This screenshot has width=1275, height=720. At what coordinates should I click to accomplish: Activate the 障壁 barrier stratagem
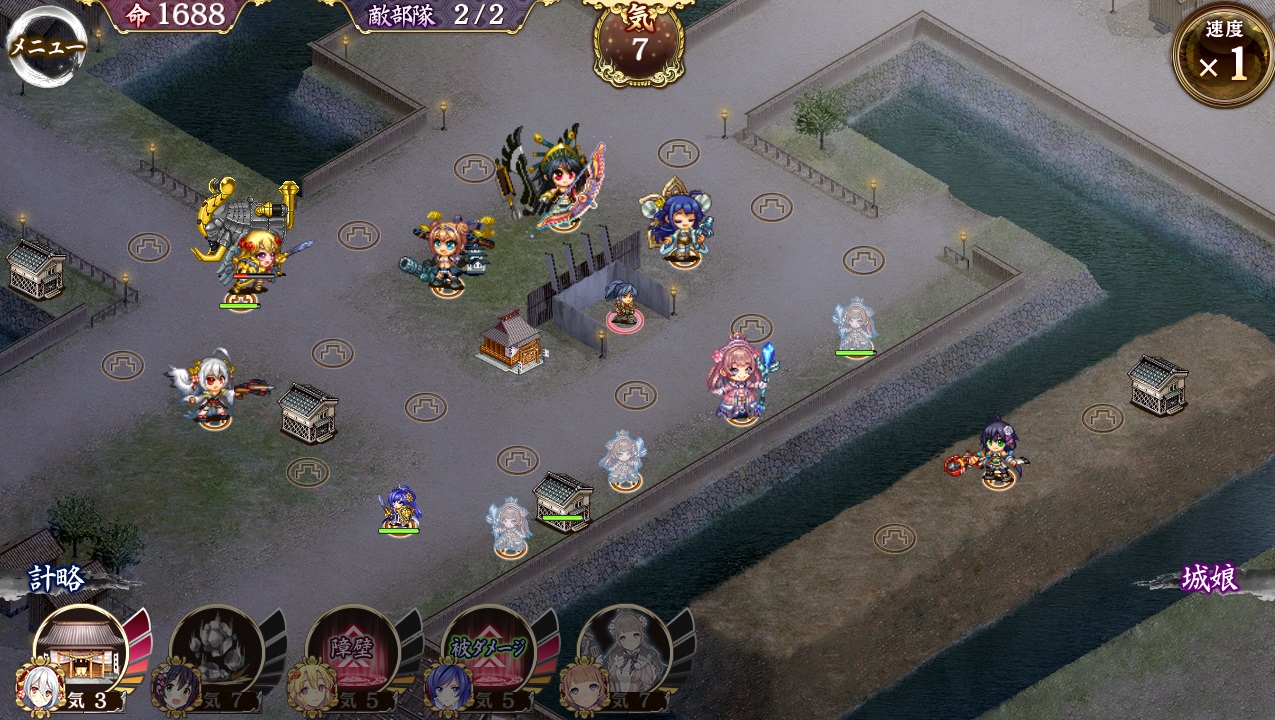point(352,653)
